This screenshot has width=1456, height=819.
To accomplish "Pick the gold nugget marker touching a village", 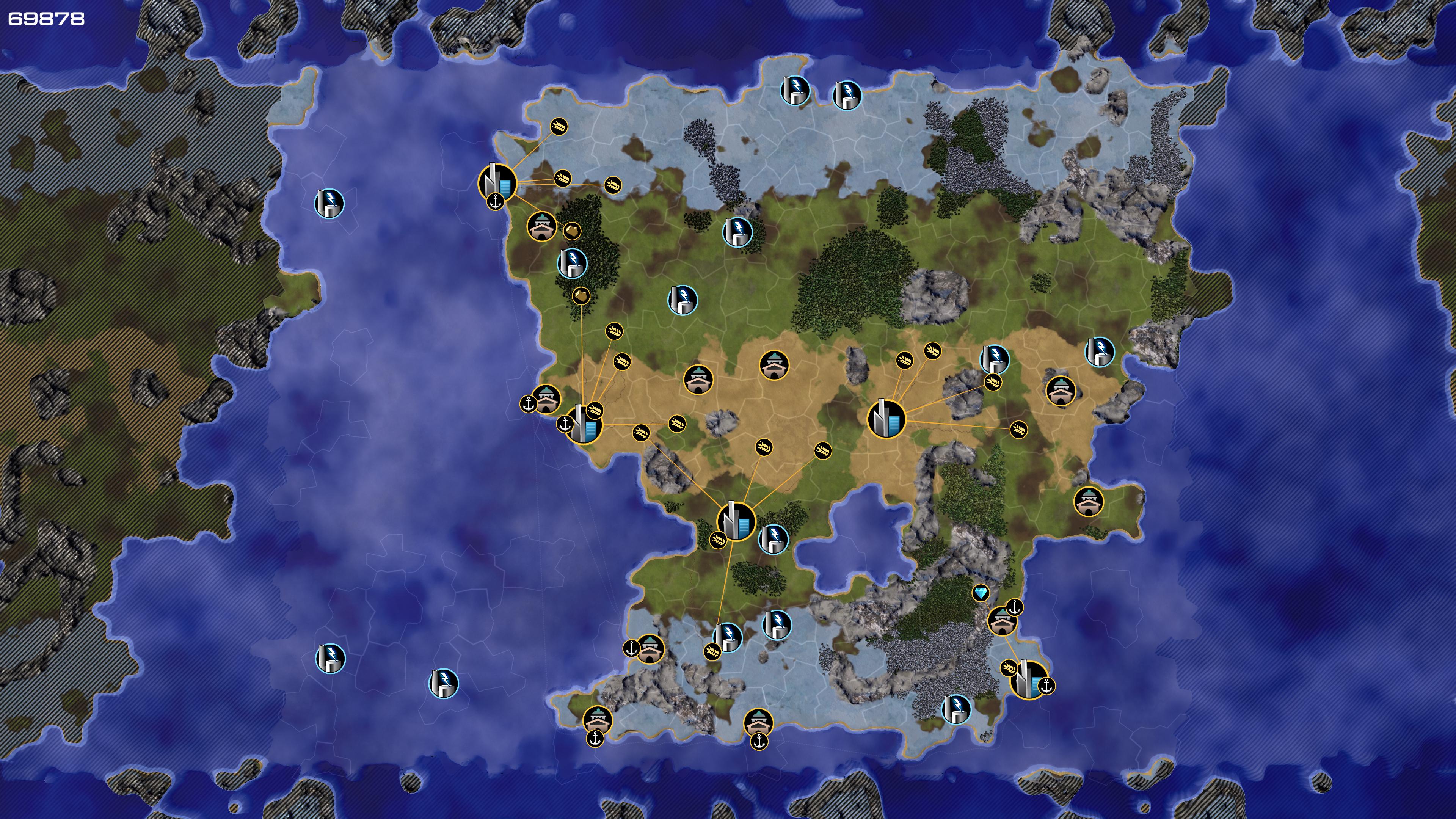I will coord(572,231).
